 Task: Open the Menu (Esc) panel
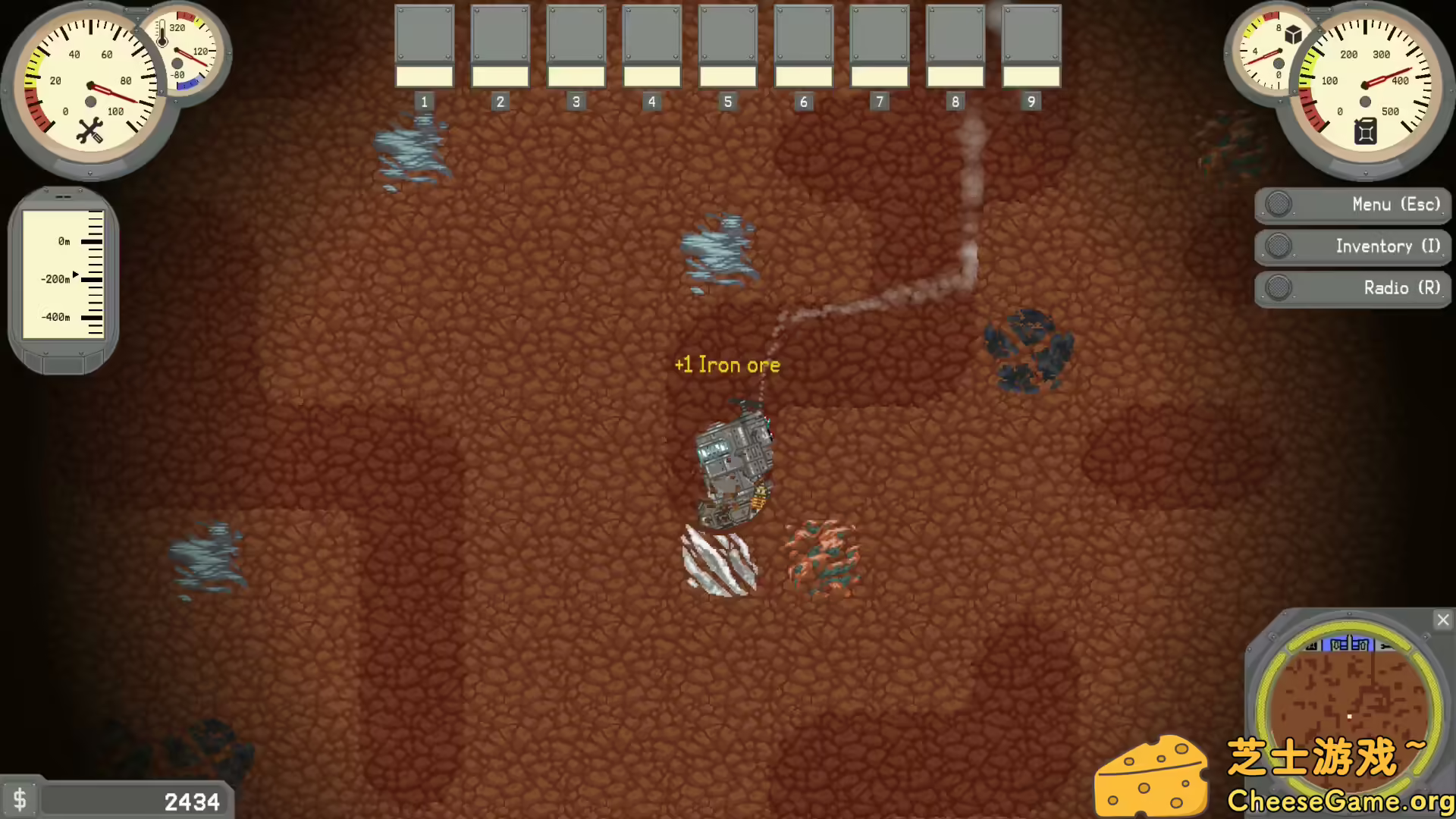pyautogui.click(x=1353, y=204)
